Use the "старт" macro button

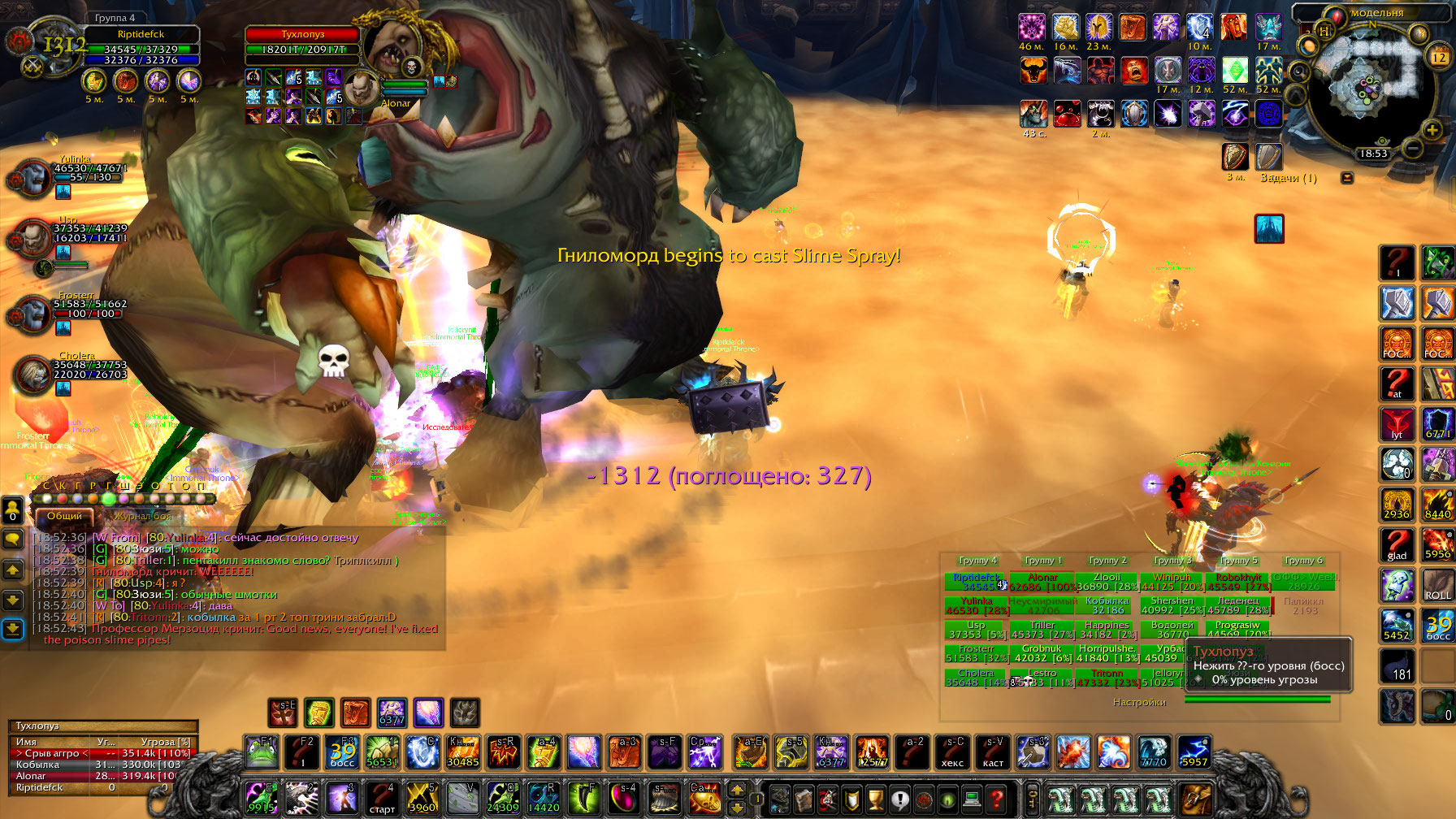[x=382, y=798]
